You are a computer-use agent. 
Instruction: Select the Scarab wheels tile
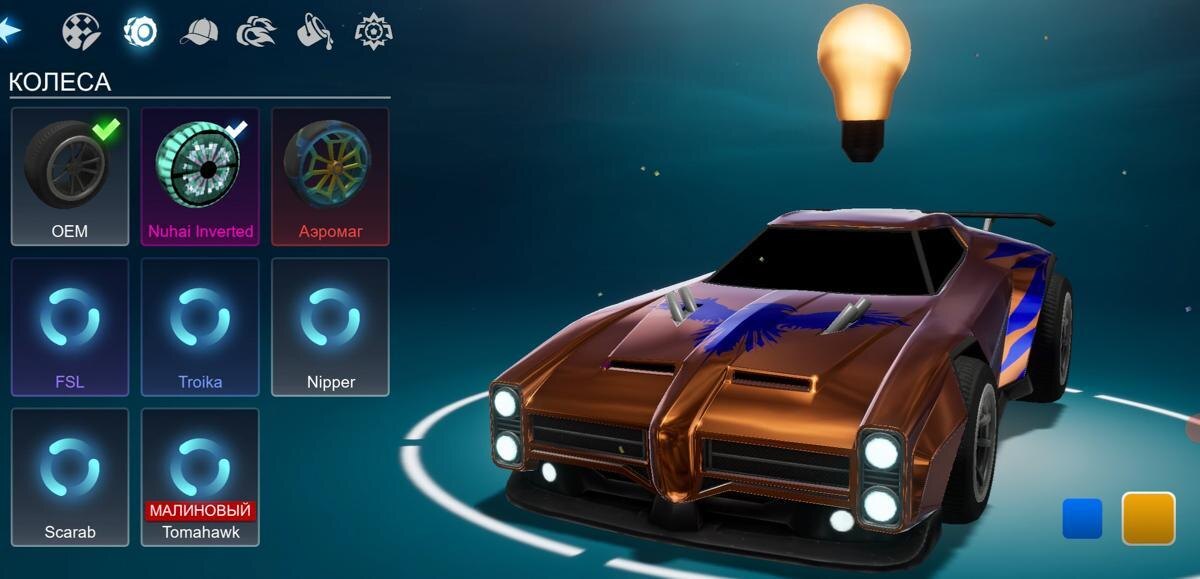[70, 477]
